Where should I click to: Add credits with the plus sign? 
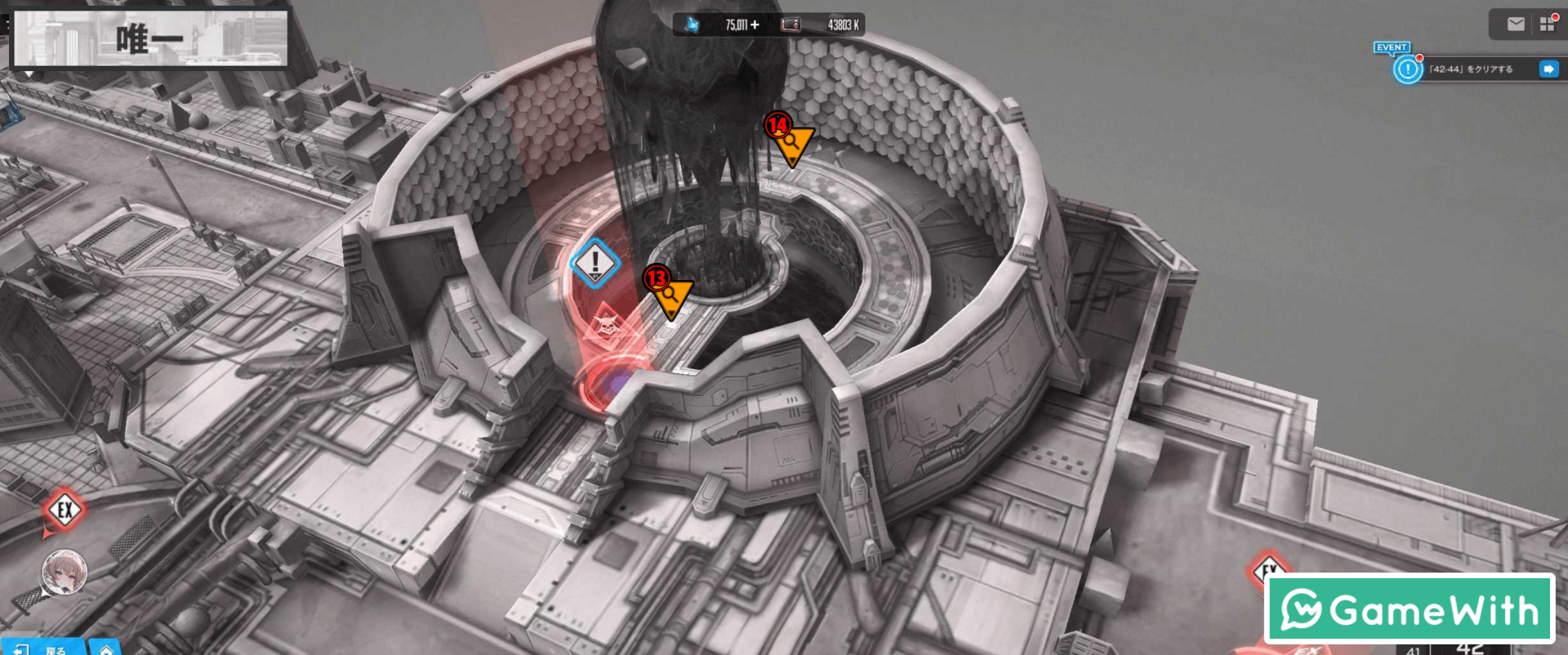click(x=755, y=25)
